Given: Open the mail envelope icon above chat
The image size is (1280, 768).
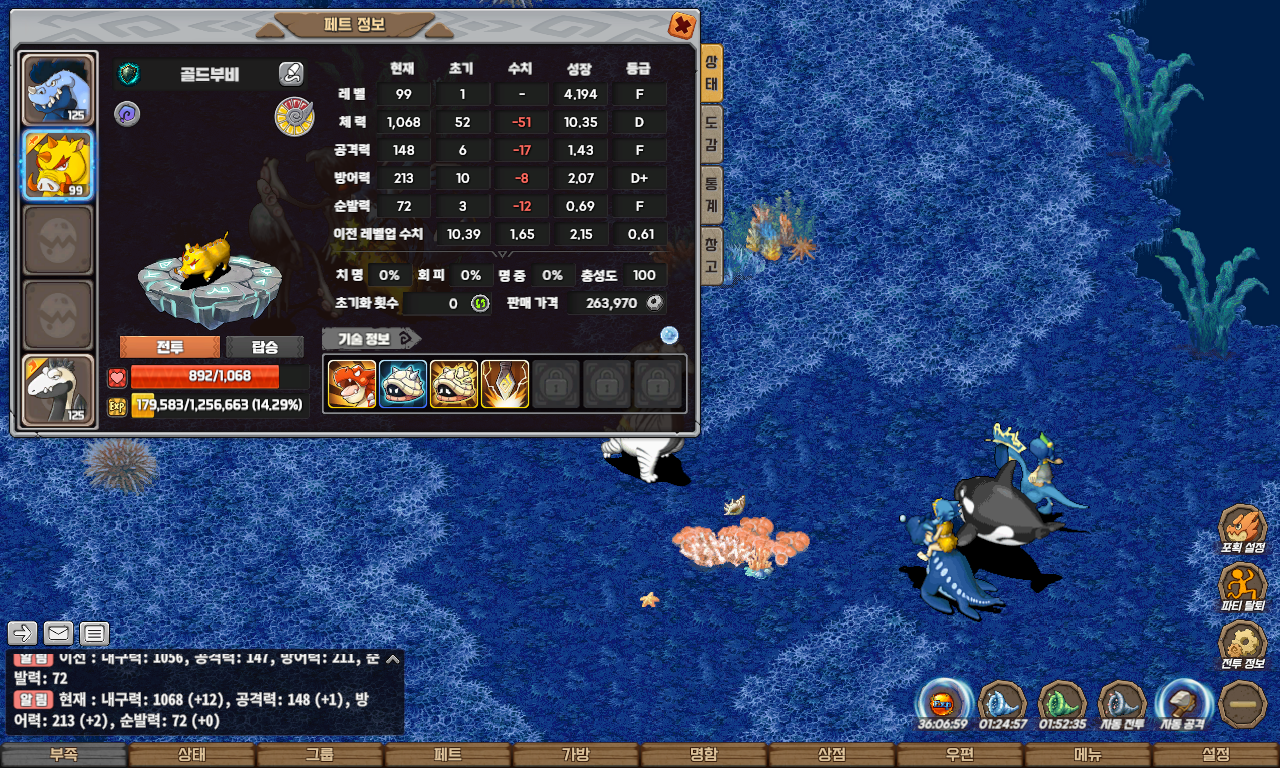Looking at the screenshot, I should point(58,633).
